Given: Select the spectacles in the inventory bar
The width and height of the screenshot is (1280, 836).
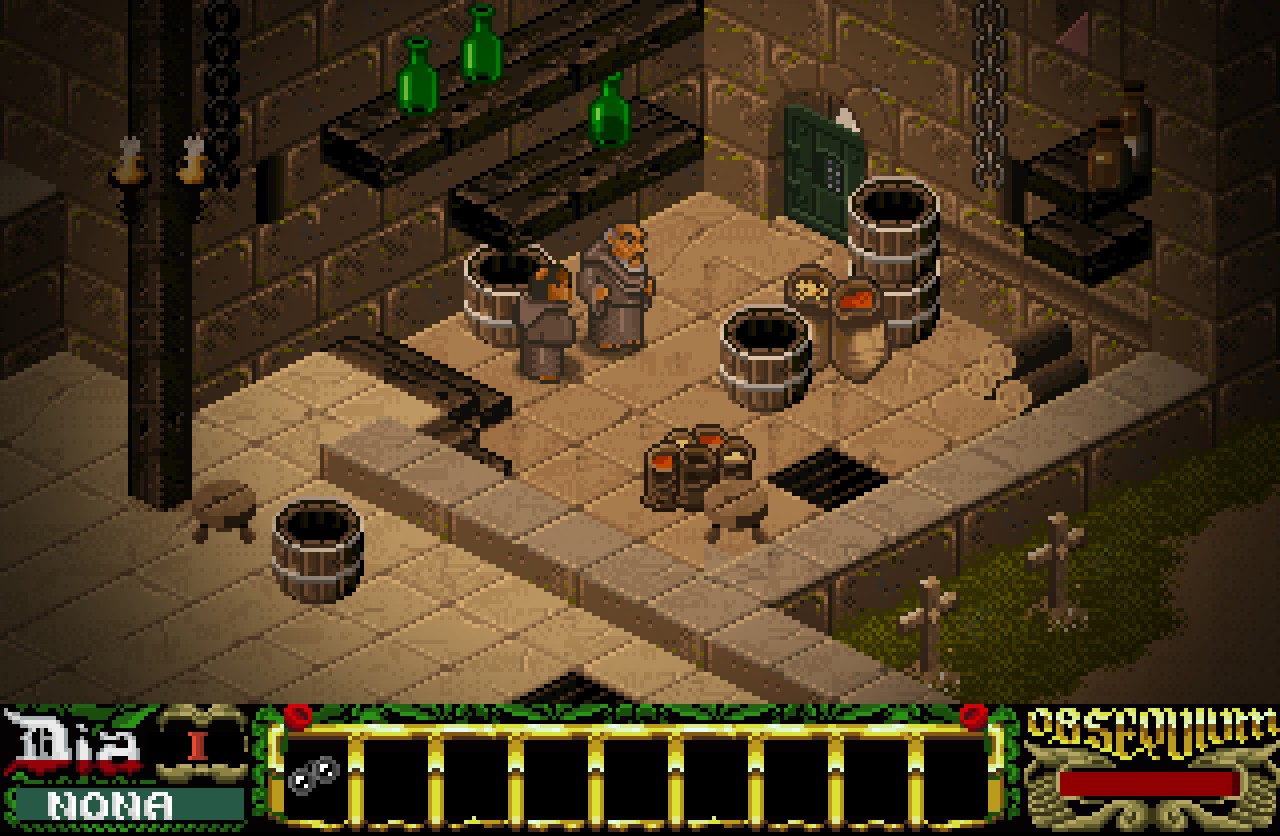Looking at the screenshot, I should pyautogui.click(x=314, y=775).
